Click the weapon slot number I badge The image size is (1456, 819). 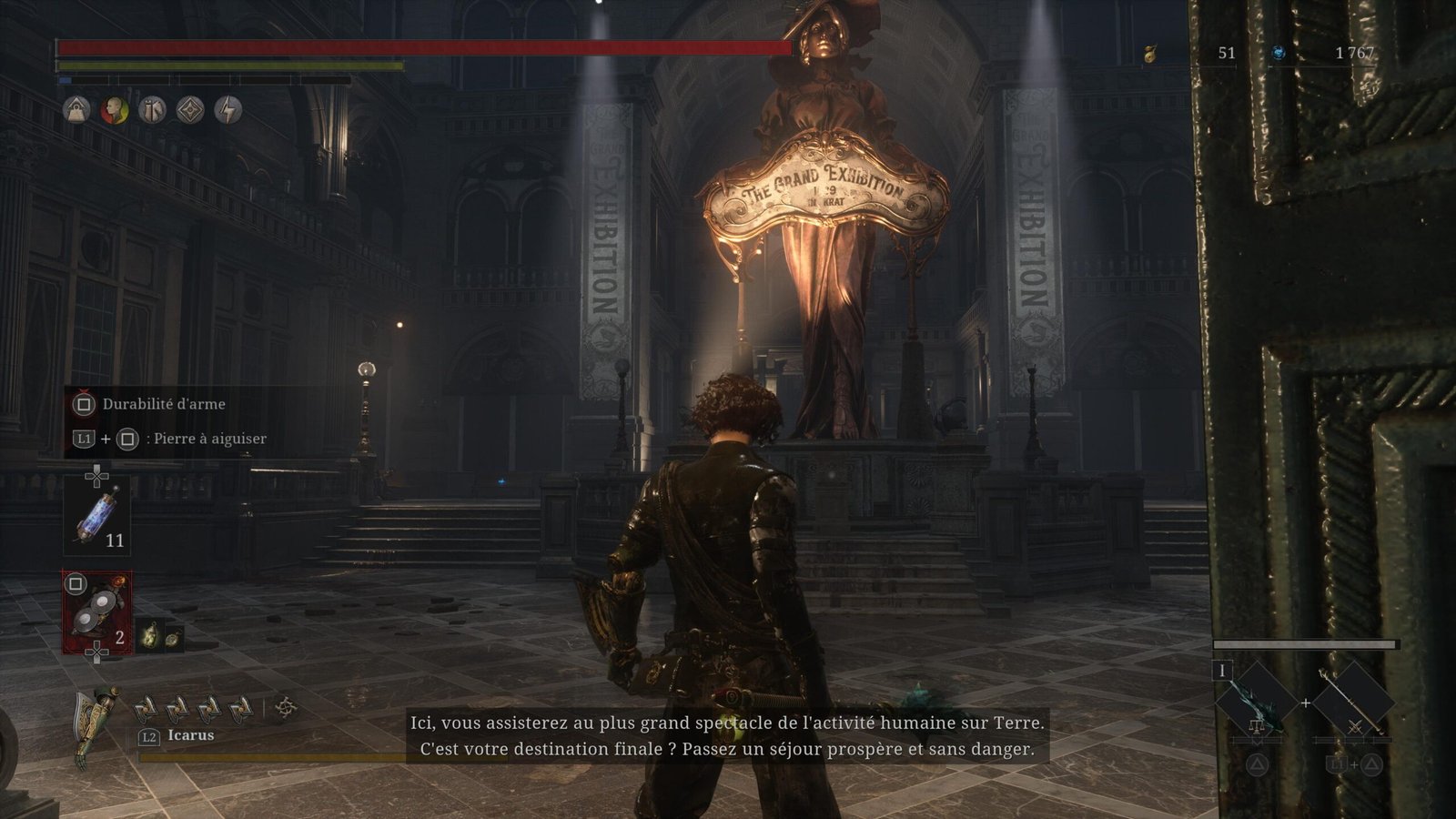[x=1222, y=672]
